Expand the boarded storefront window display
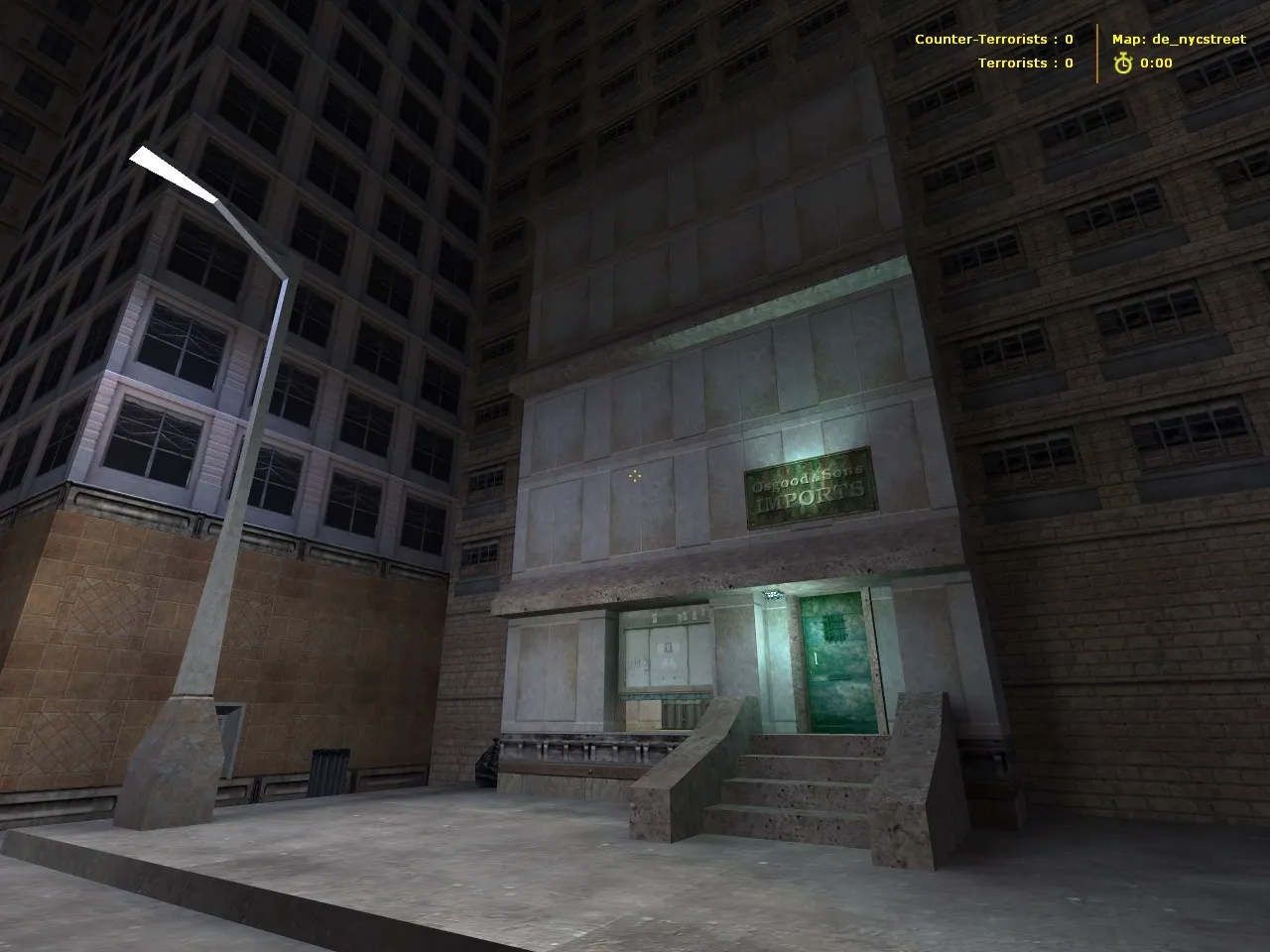The height and width of the screenshot is (952, 1270). 667,654
